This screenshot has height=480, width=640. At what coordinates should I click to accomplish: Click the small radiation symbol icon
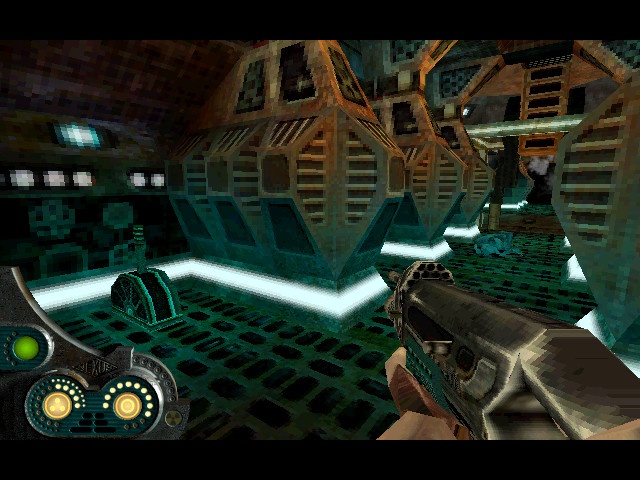coord(174,416)
